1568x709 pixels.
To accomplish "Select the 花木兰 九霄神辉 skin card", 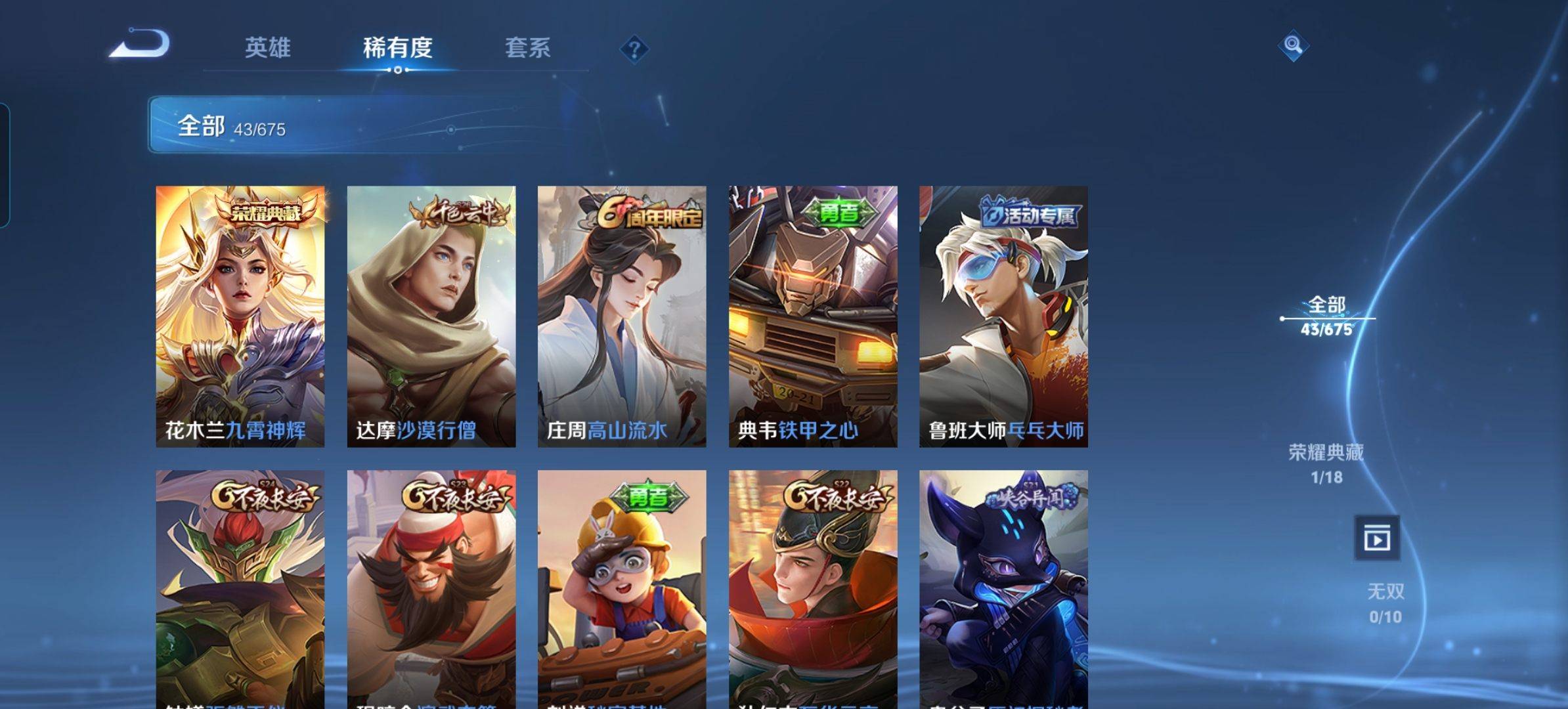I will click(x=240, y=316).
